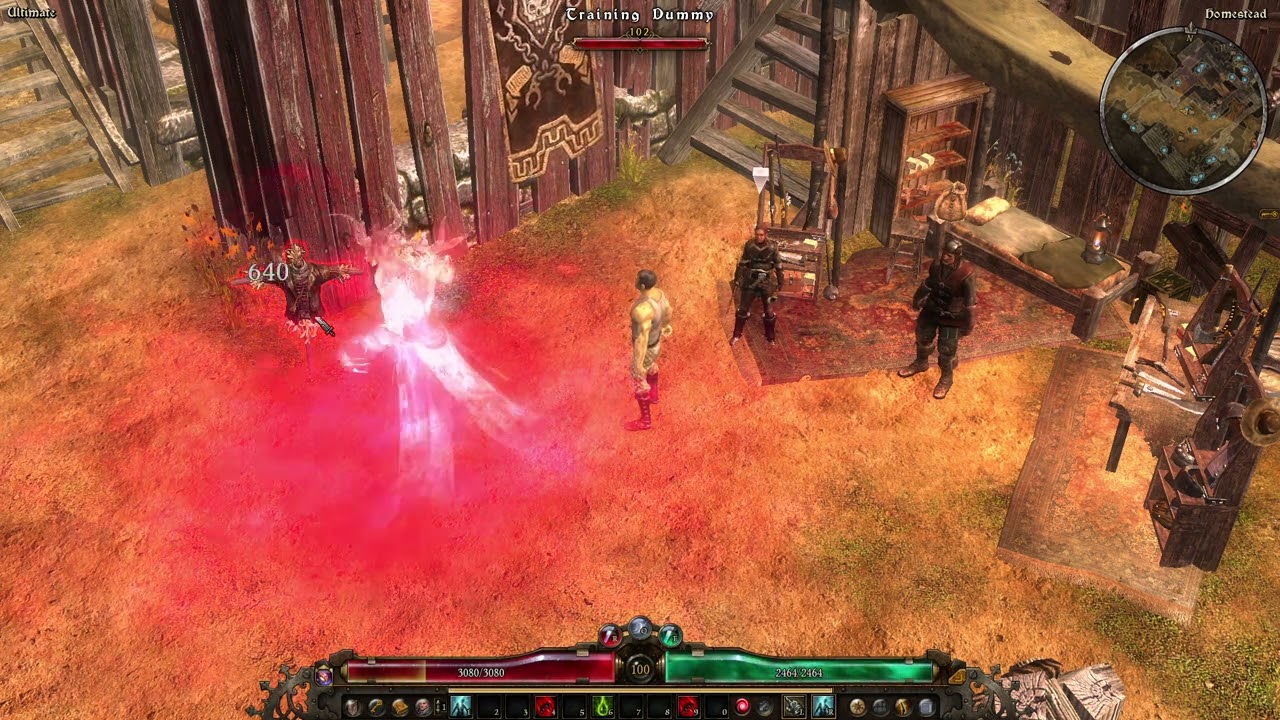Open the gold compass icon on the right
The width and height of the screenshot is (1280, 720).
[857, 707]
